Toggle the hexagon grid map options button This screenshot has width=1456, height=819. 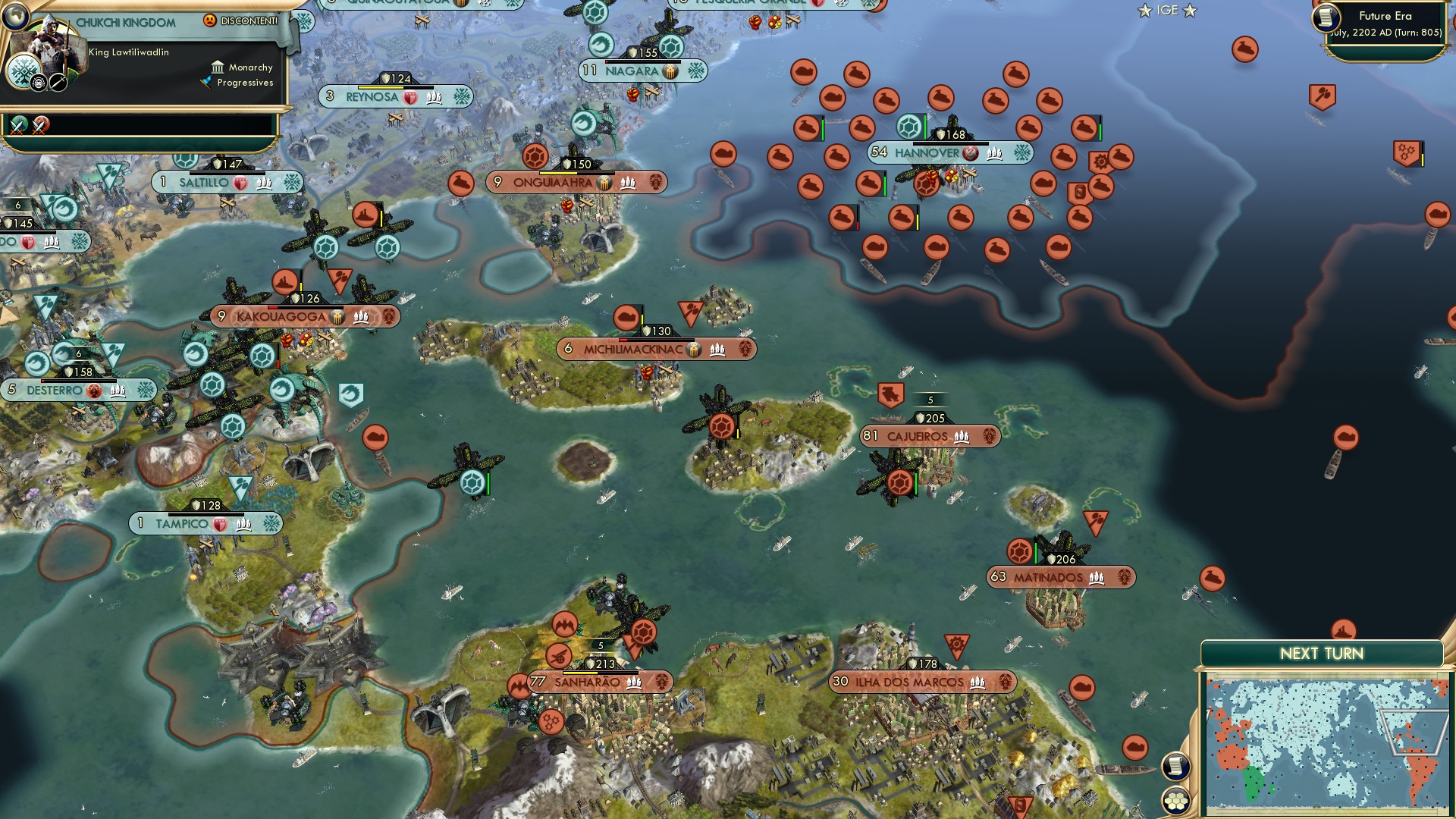(1176, 801)
